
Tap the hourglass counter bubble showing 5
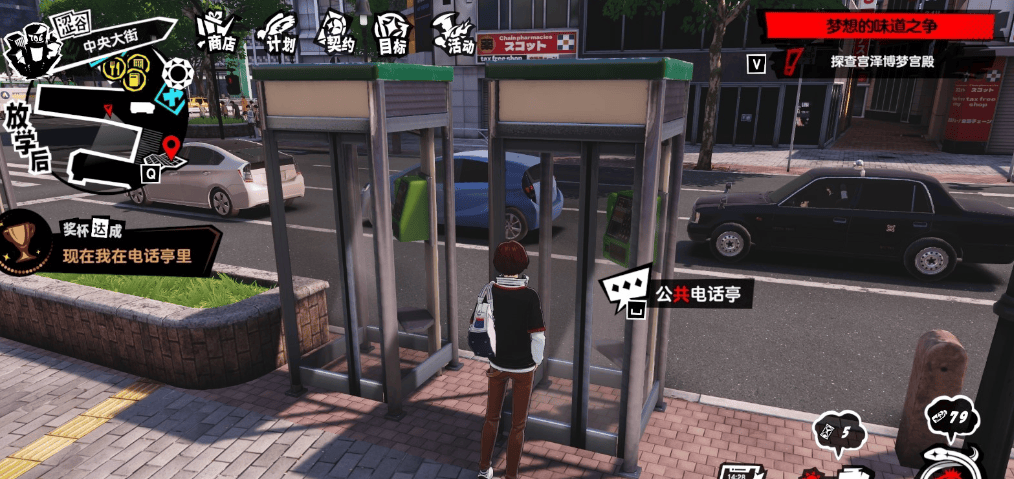839,432
